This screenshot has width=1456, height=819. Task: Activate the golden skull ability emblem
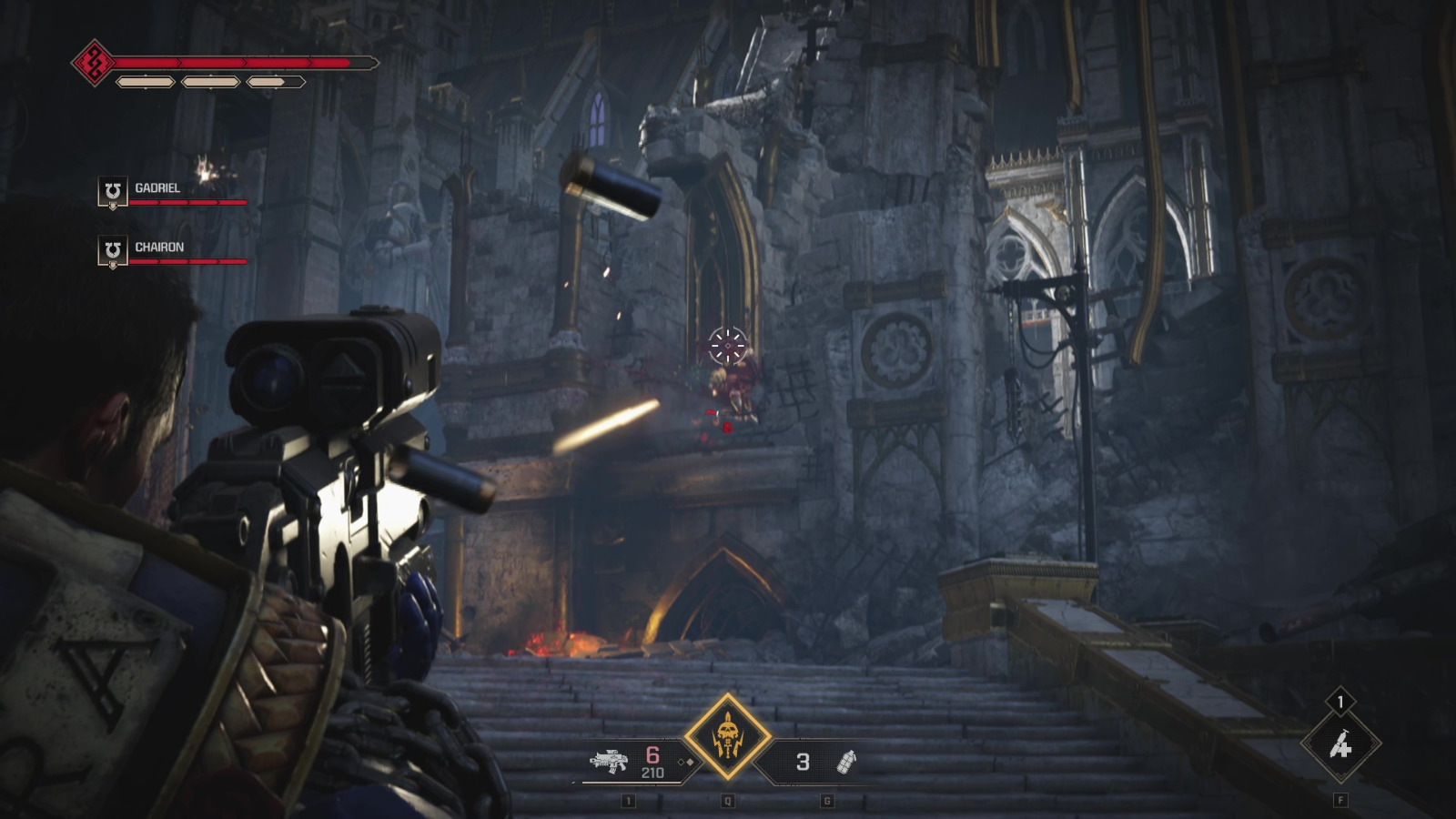[727, 737]
